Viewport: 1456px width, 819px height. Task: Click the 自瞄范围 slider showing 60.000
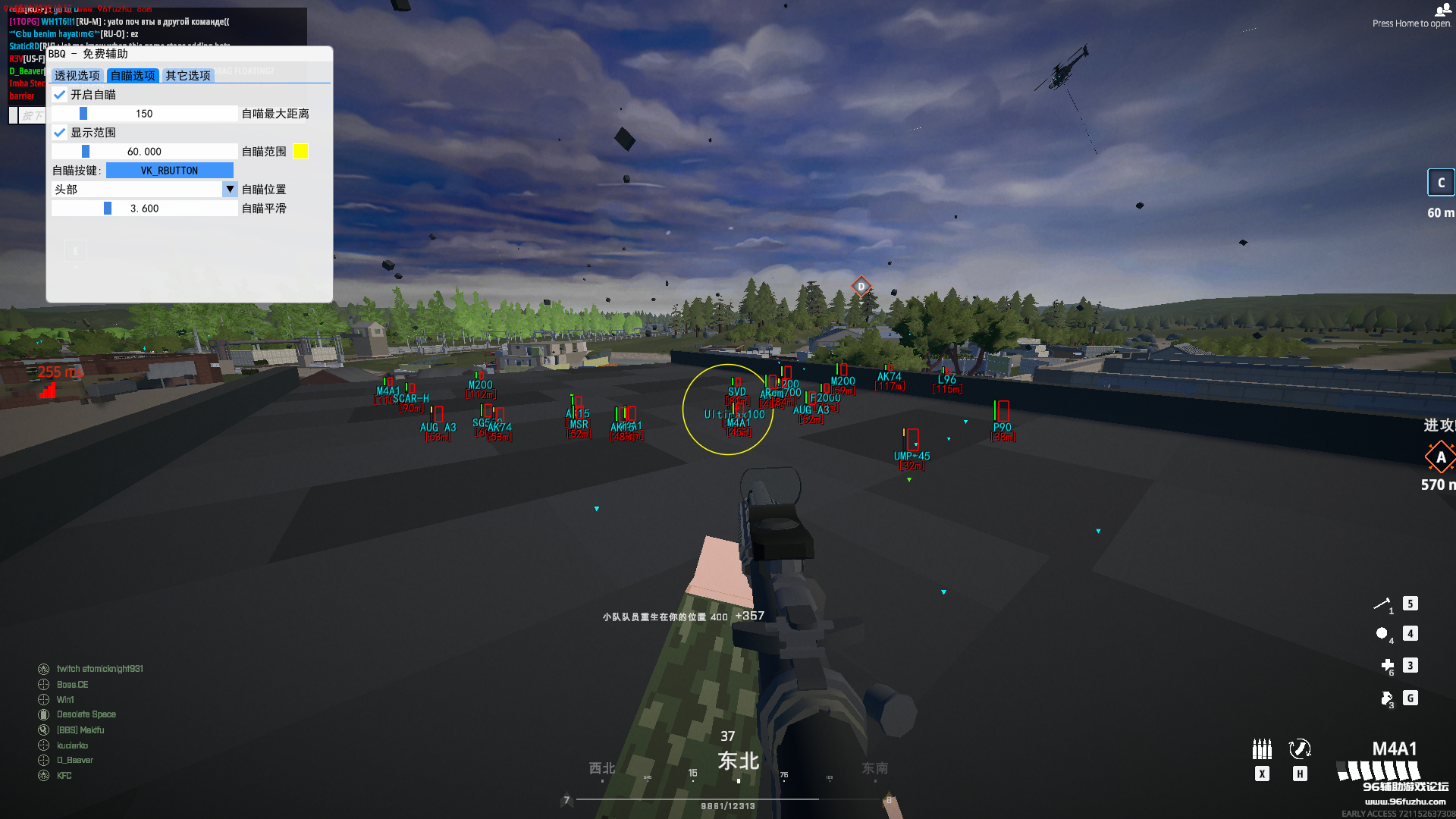[144, 152]
